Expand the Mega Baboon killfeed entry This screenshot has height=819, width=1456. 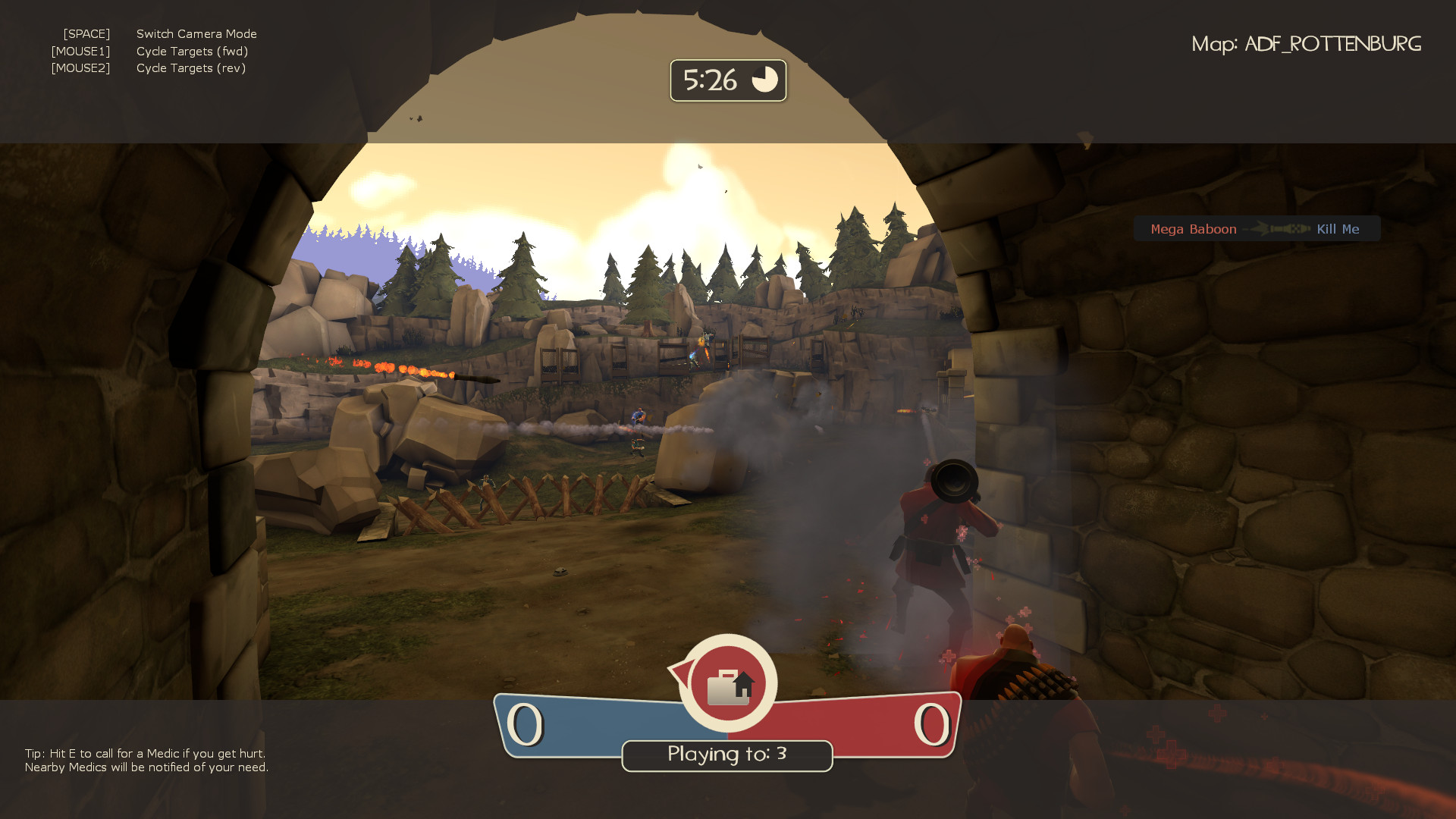tap(1257, 228)
